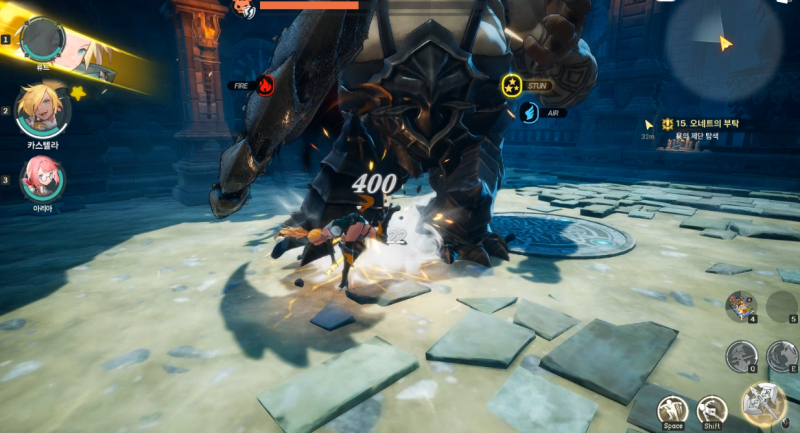Switch to party member 카스텔라
The width and height of the screenshot is (800, 433).
coord(43,111)
